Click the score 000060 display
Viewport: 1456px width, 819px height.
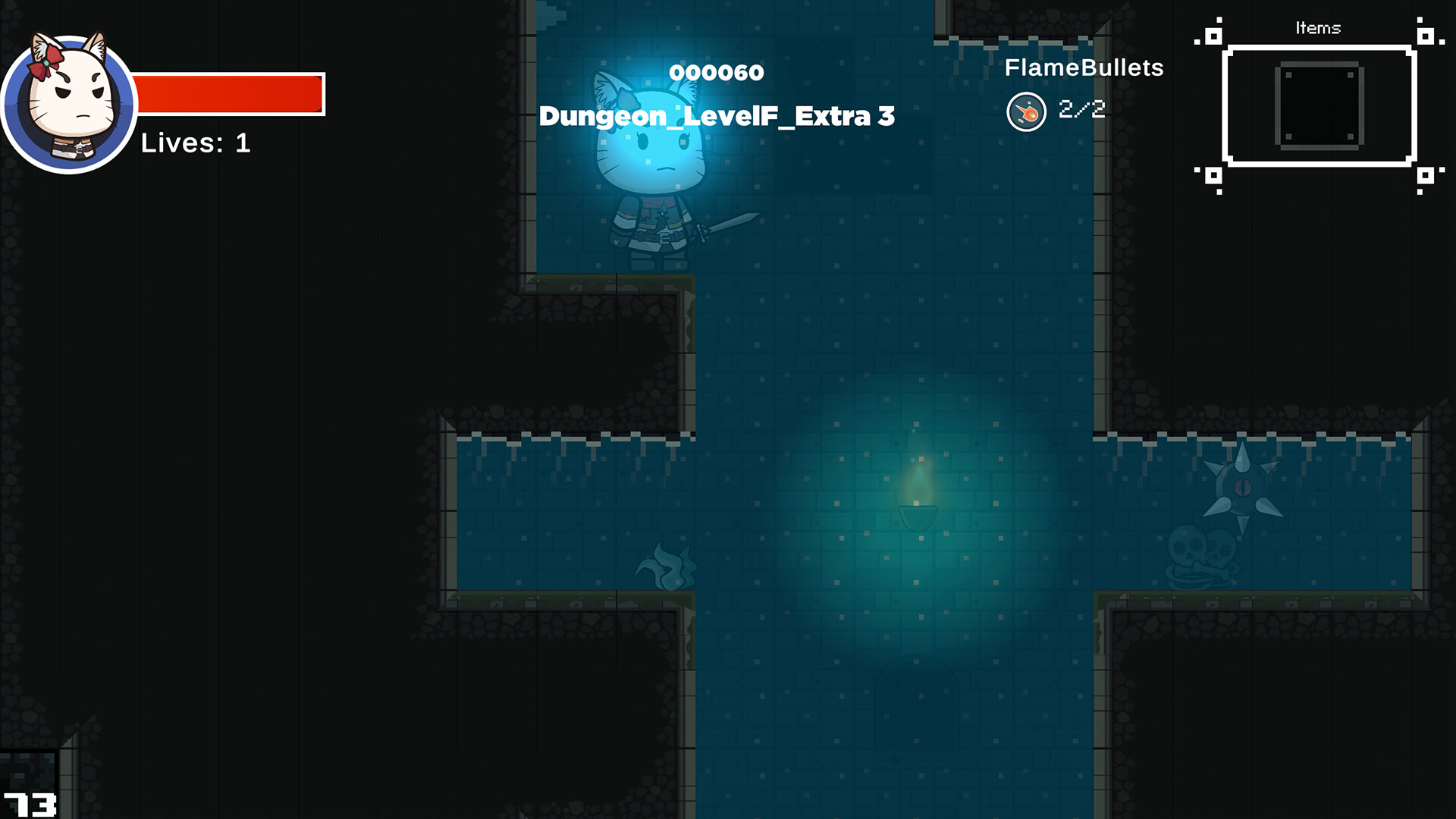click(x=717, y=72)
